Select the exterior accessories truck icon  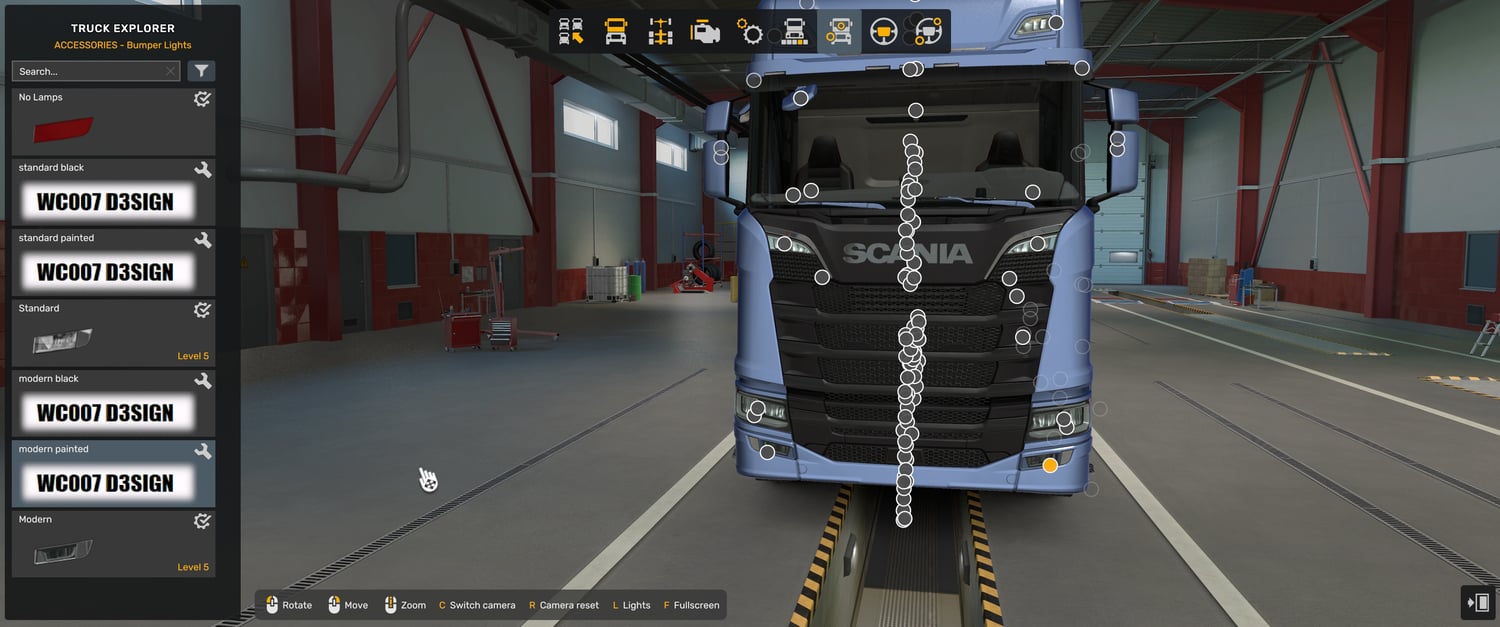[x=838, y=32]
